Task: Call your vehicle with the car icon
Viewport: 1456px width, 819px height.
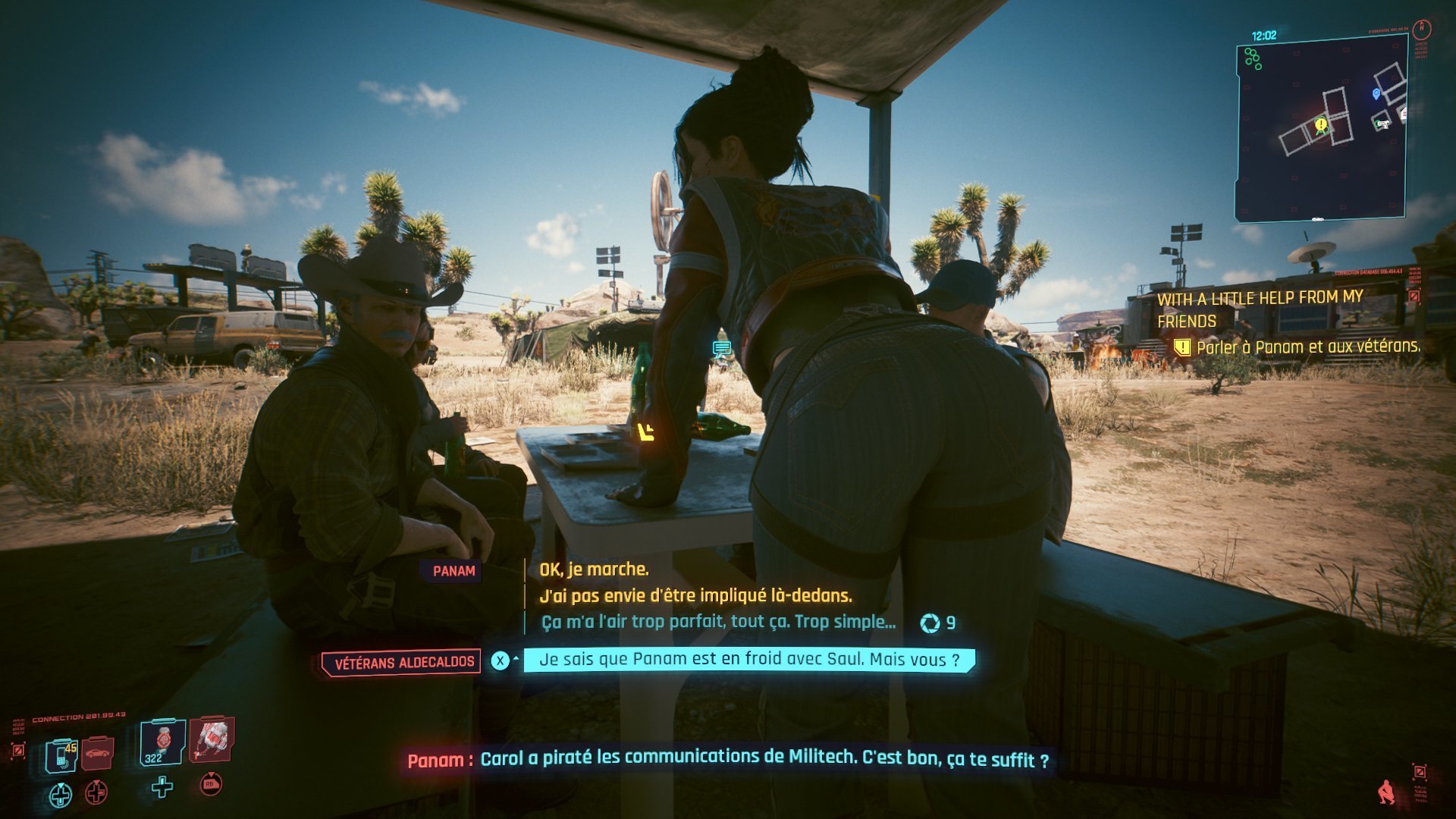Action: [x=98, y=753]
